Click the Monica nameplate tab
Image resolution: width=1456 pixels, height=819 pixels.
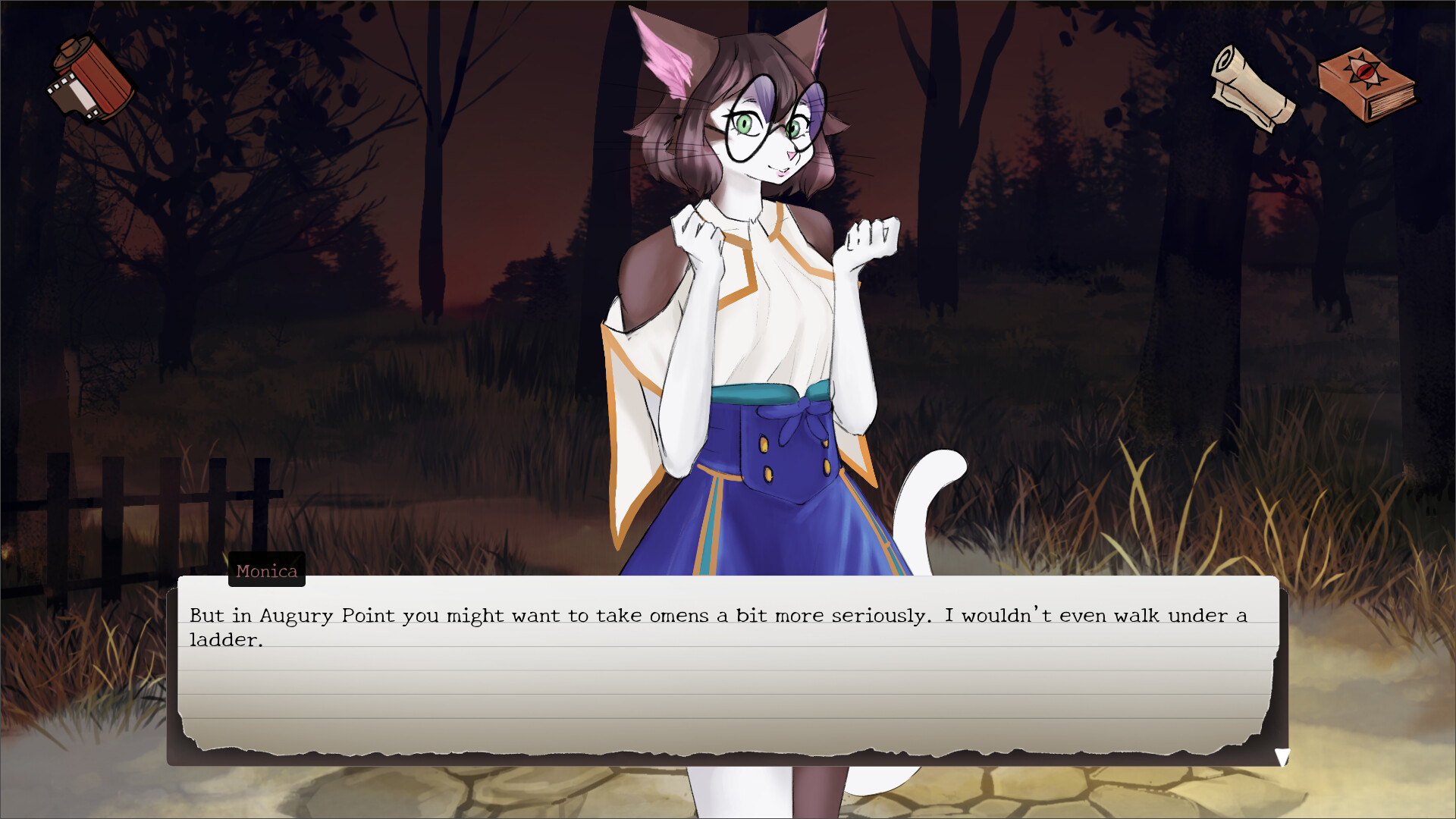click(266, 571)
